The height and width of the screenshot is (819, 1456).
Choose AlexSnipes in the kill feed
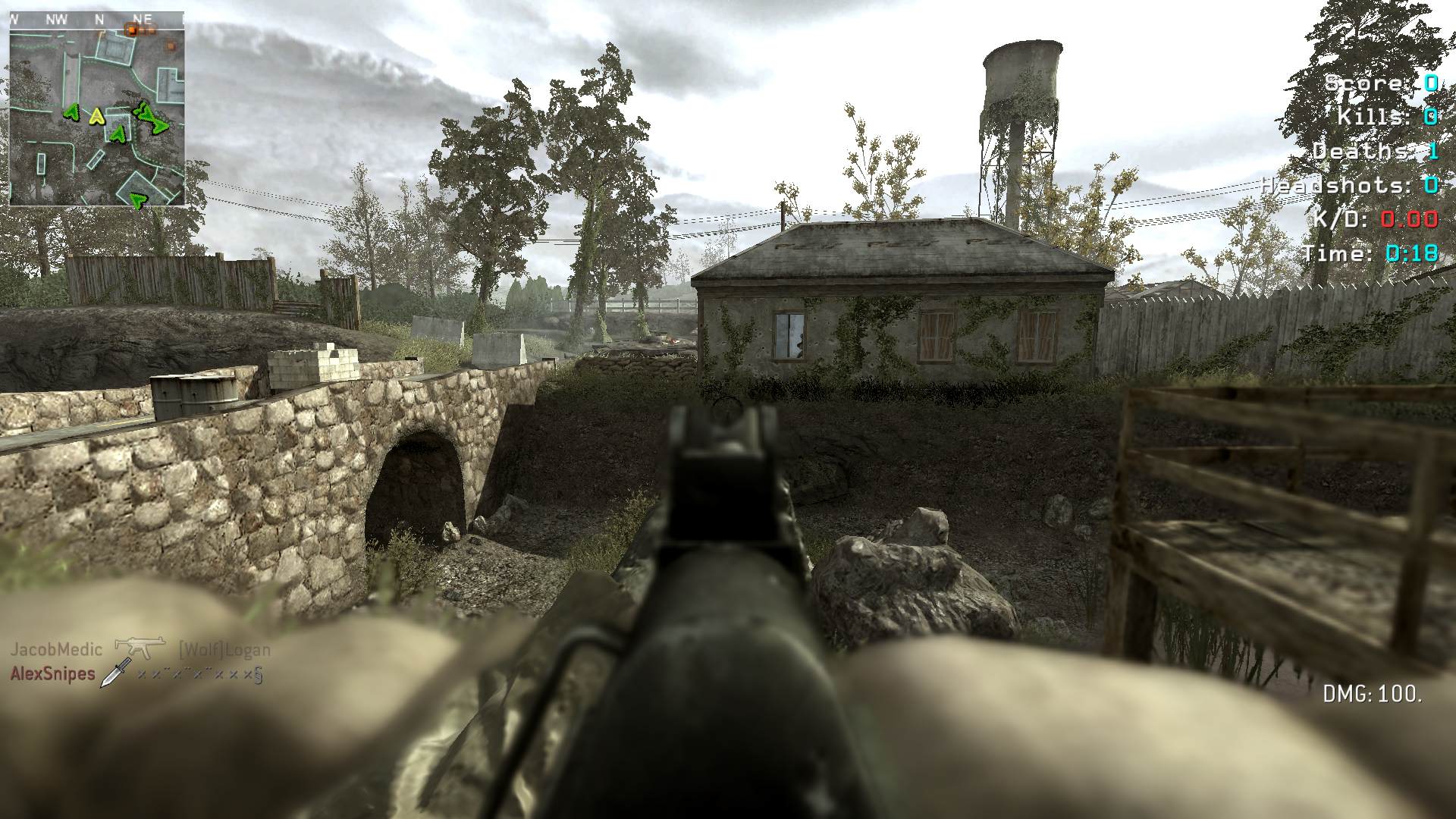53,674
